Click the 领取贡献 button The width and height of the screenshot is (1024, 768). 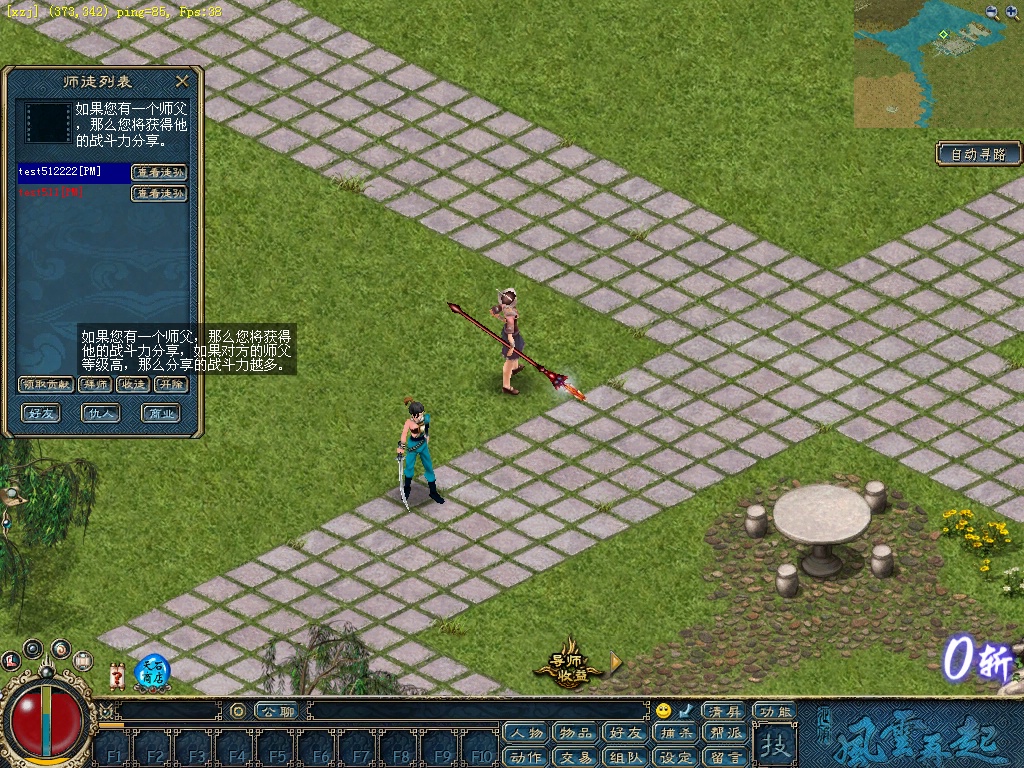(x=46, y=384)
